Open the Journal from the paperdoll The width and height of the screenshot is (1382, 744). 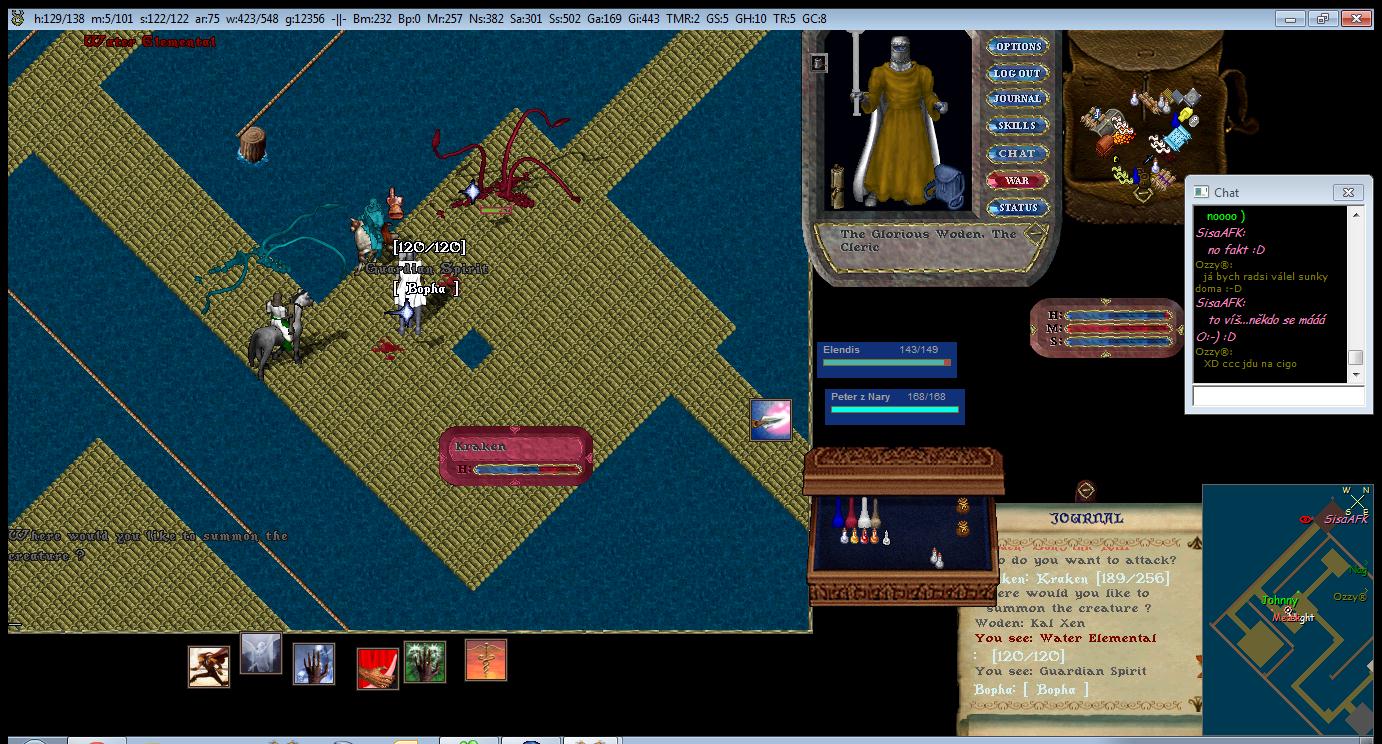point(1017,99)
